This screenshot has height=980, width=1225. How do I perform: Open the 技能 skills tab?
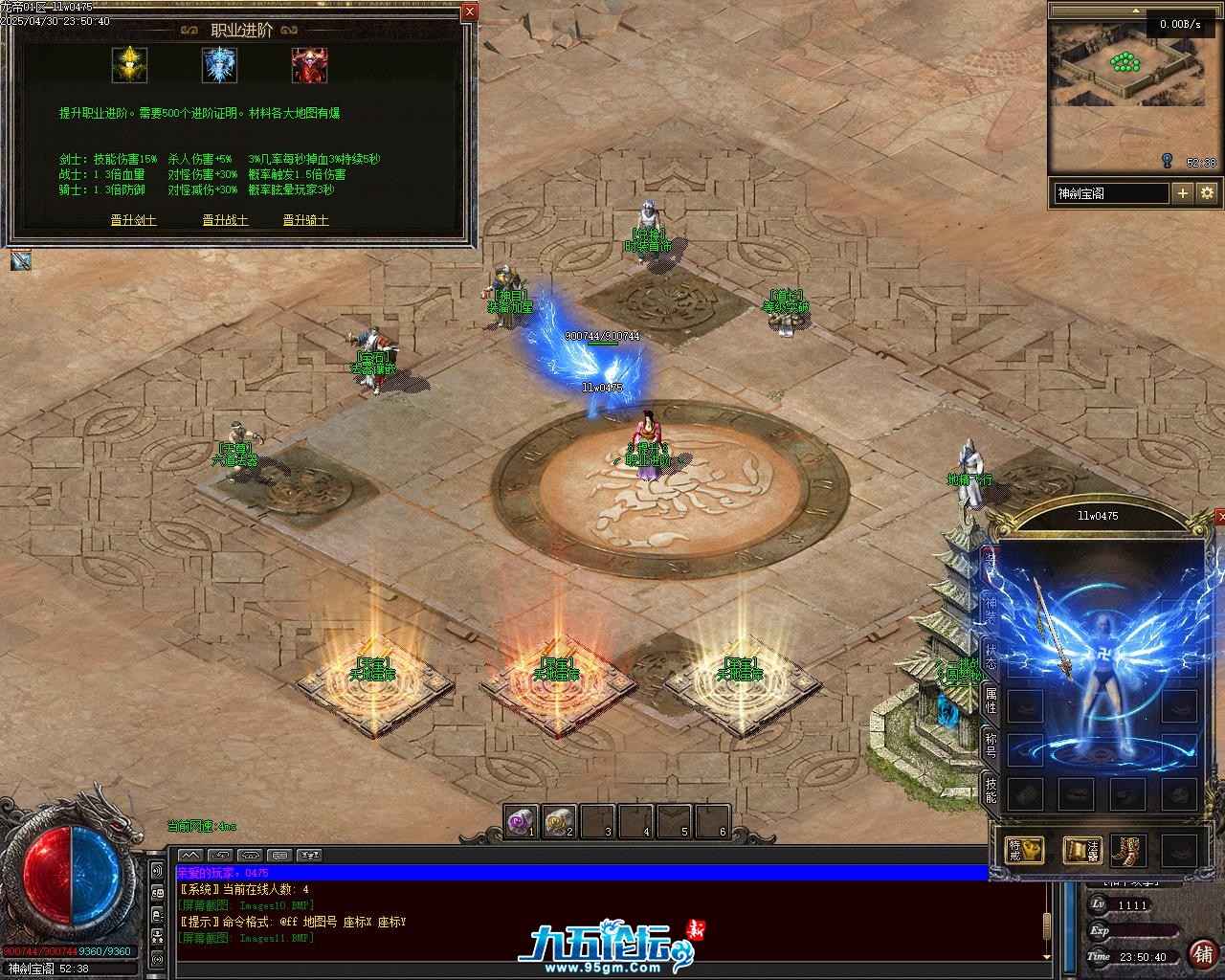(x=991, y=790)
